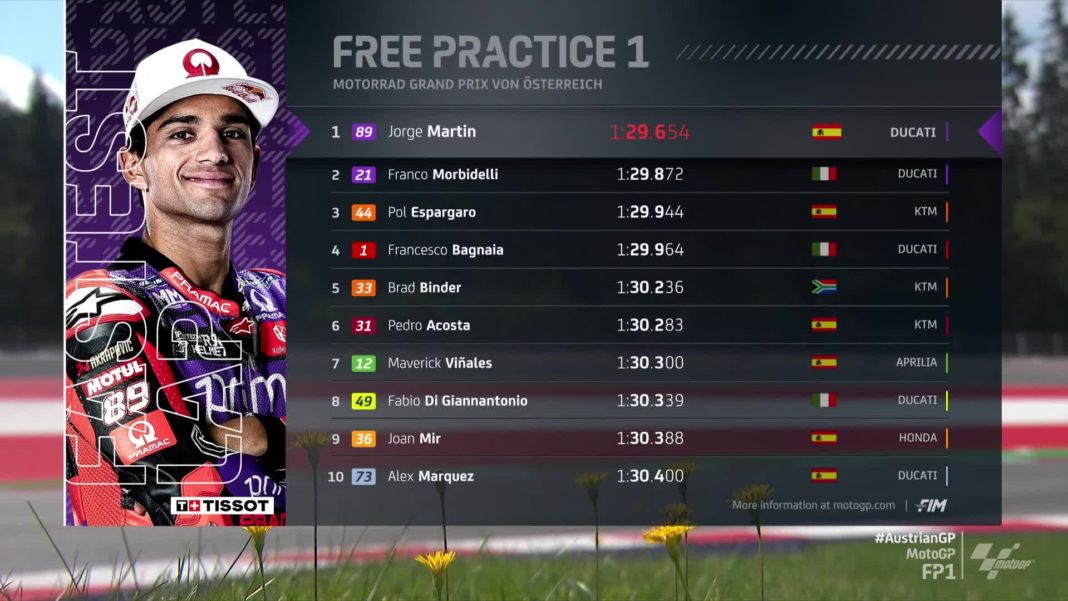The height and width of the screenshot is (601, 1068).
Task: Select Jorge Martin's leaderboard row
Action: tap(640, 132)
